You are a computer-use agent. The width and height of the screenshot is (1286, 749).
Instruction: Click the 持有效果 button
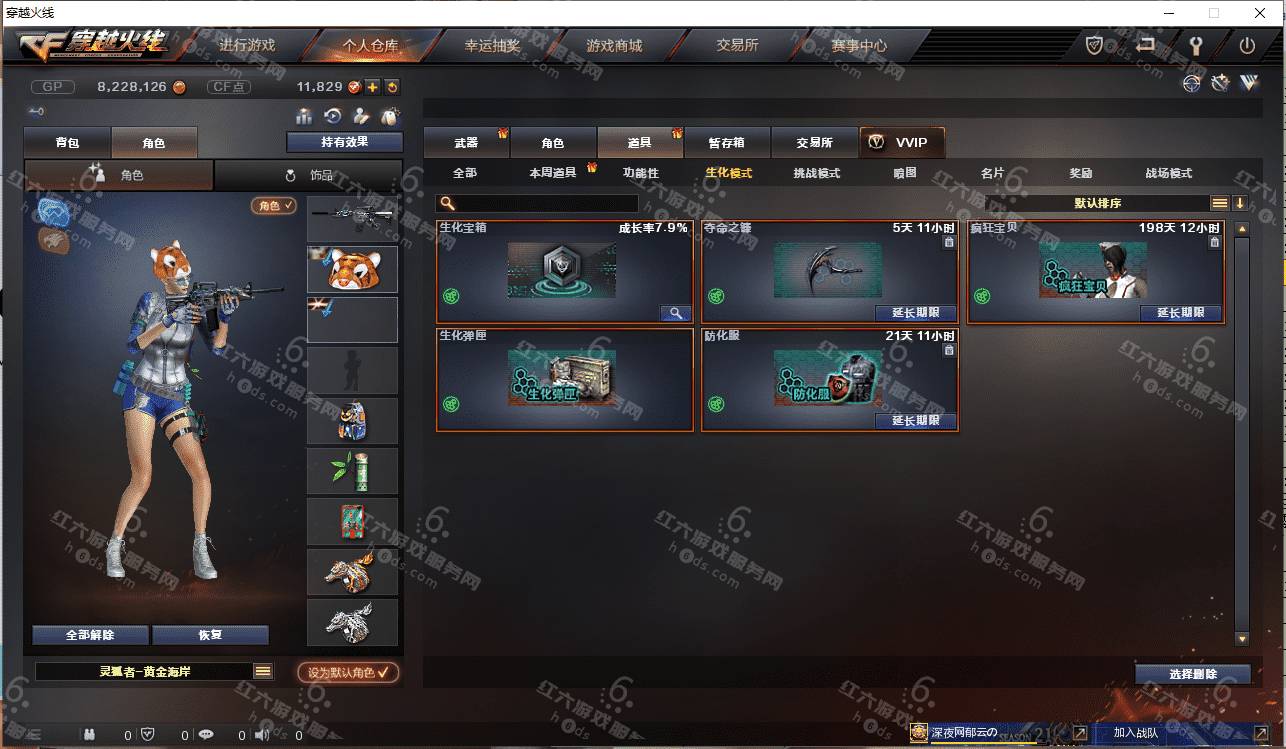(344, 142)
